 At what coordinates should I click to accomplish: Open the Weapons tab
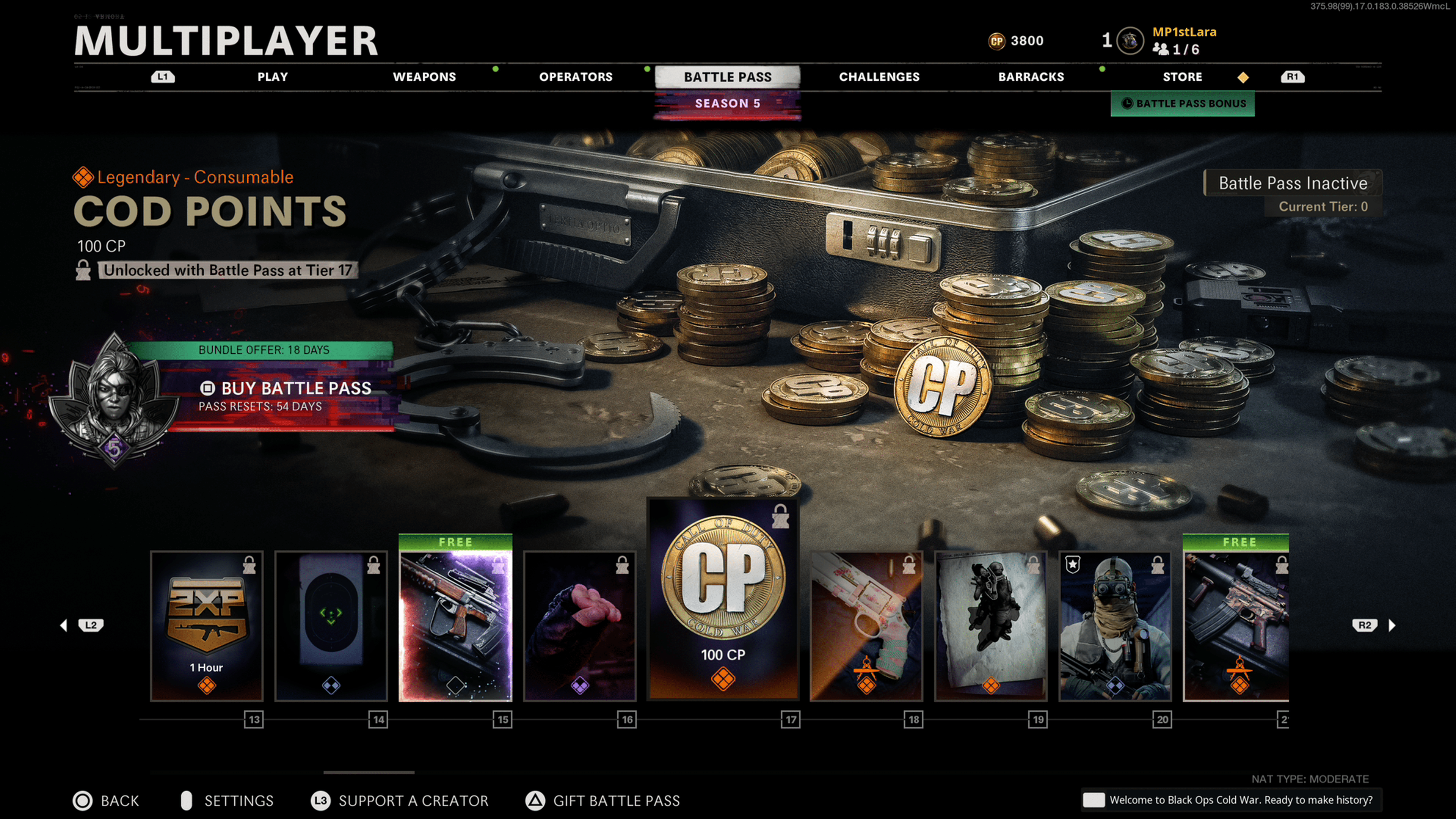point(424,77)
